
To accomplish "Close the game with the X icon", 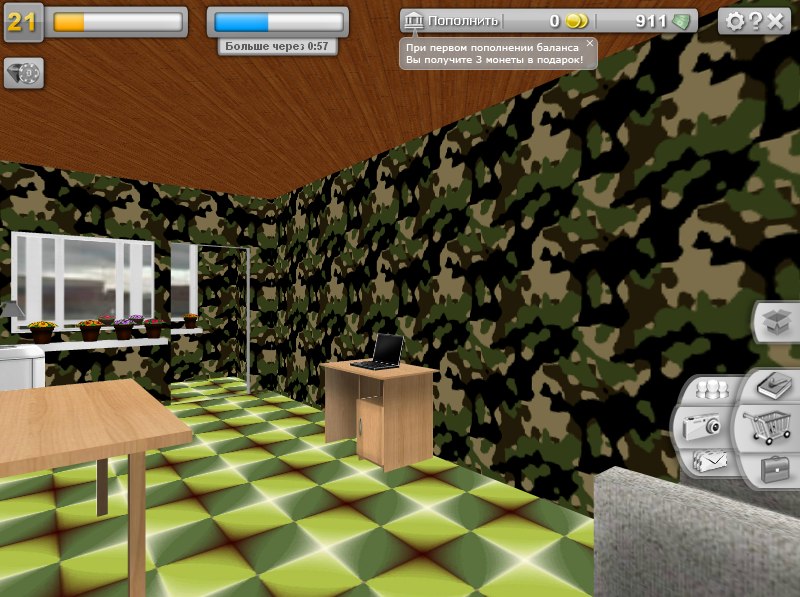I will 775,21.
